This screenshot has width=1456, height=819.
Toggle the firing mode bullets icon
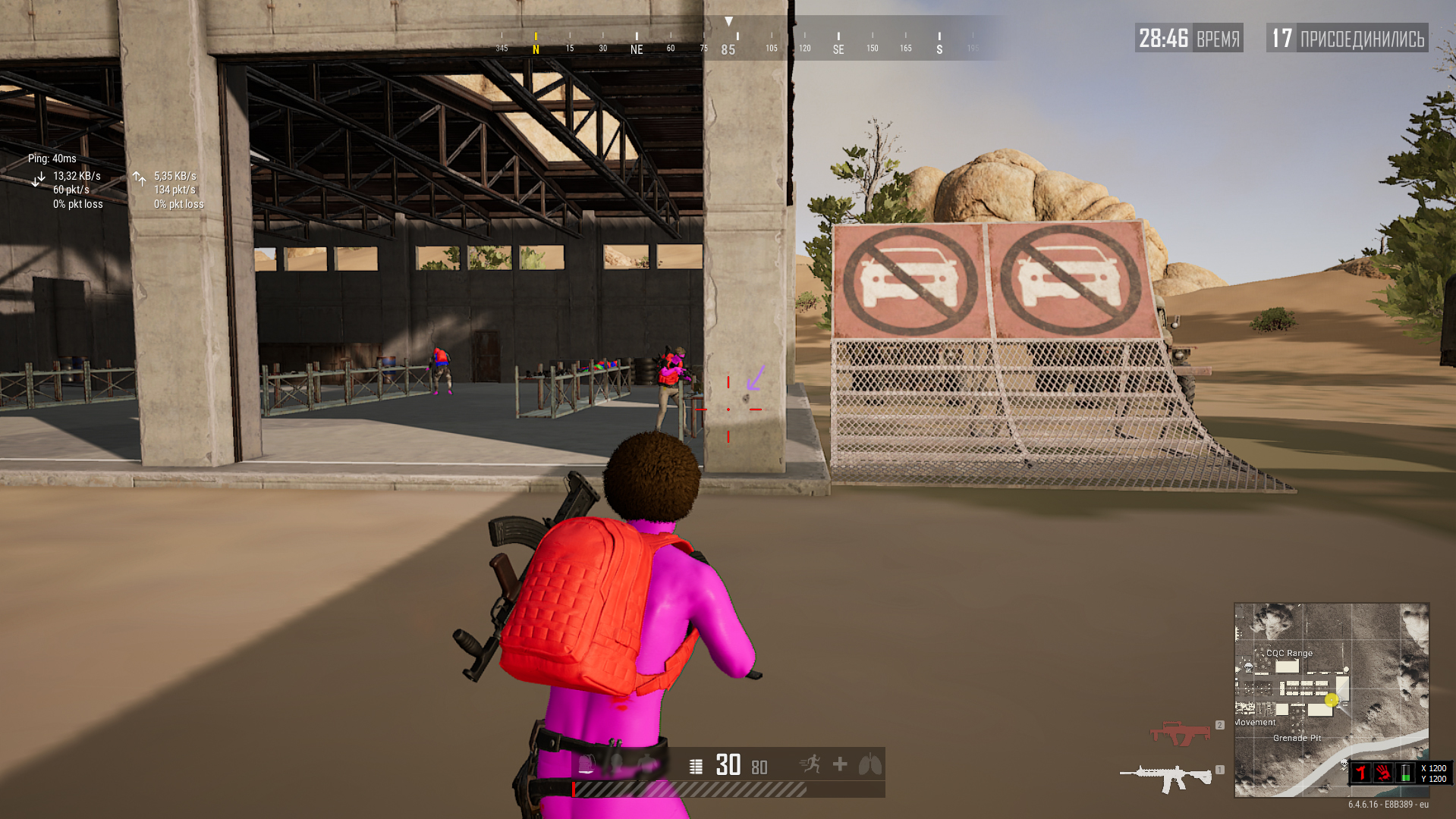(696, 767)
